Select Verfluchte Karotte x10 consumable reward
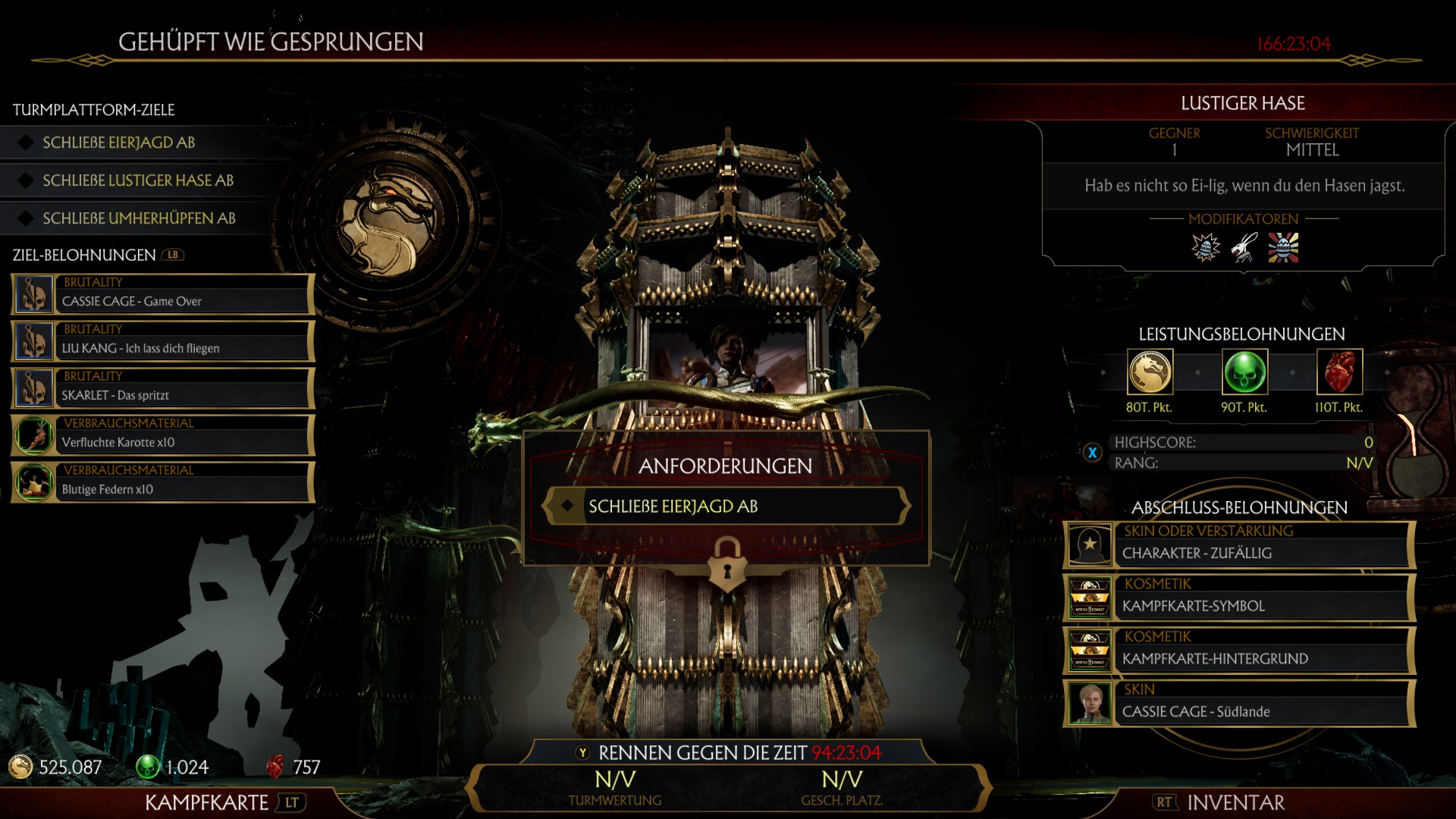 point(162,435)
